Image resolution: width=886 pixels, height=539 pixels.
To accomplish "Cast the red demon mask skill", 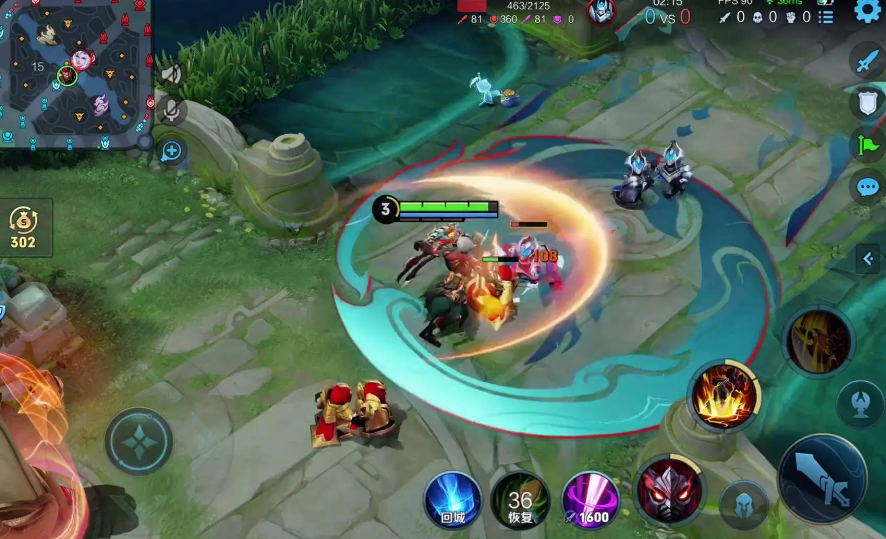I will (669, 490).
